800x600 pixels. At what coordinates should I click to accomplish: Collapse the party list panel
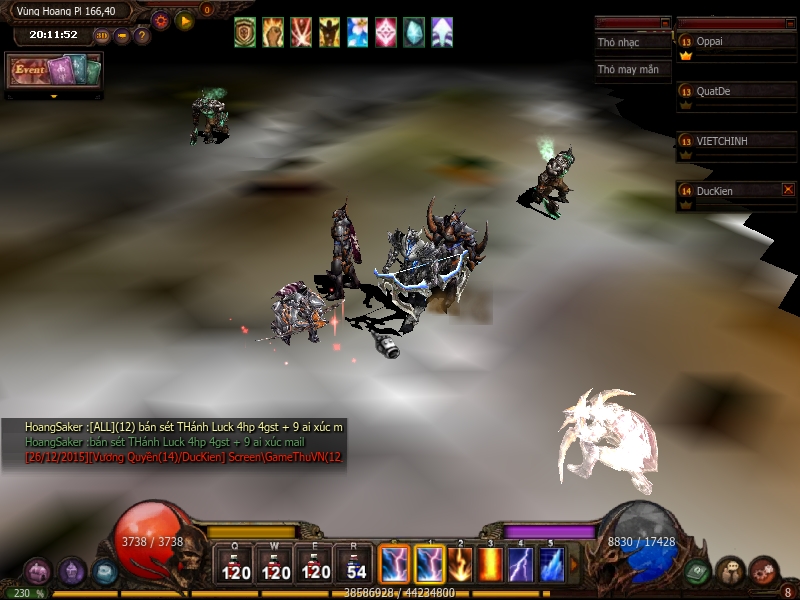(x=790, y=22)
